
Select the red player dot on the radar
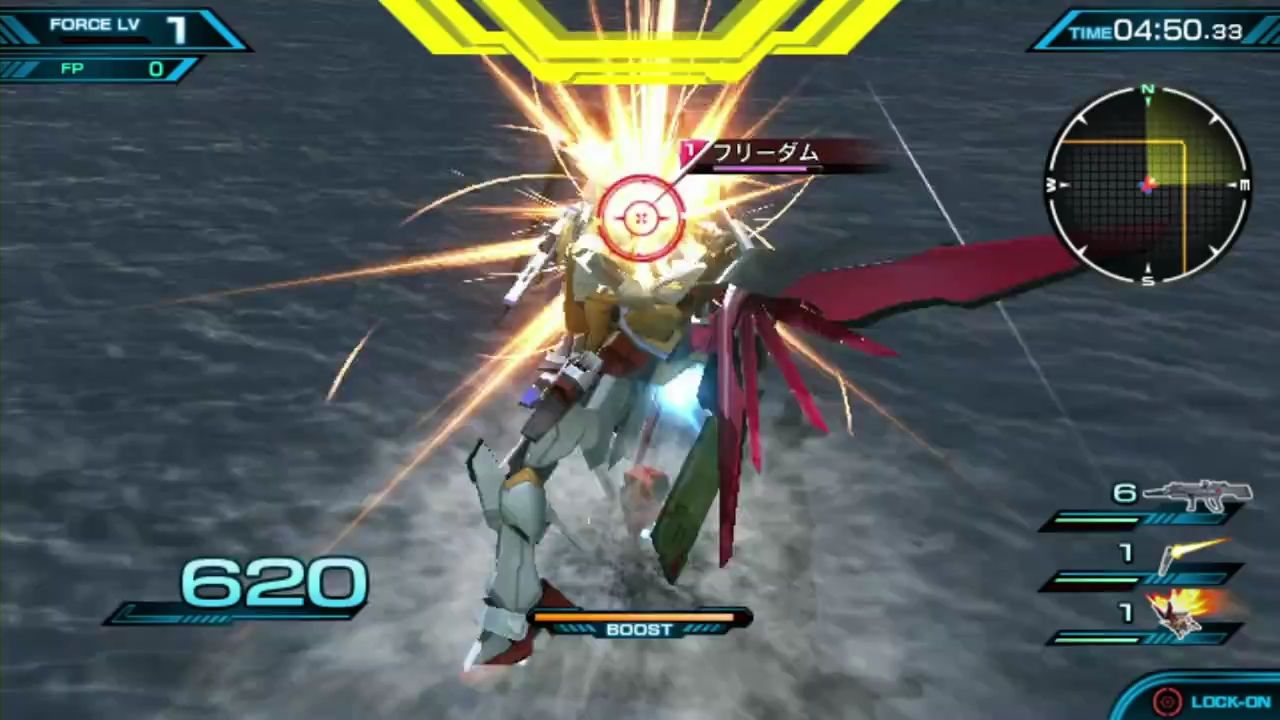1148,184
